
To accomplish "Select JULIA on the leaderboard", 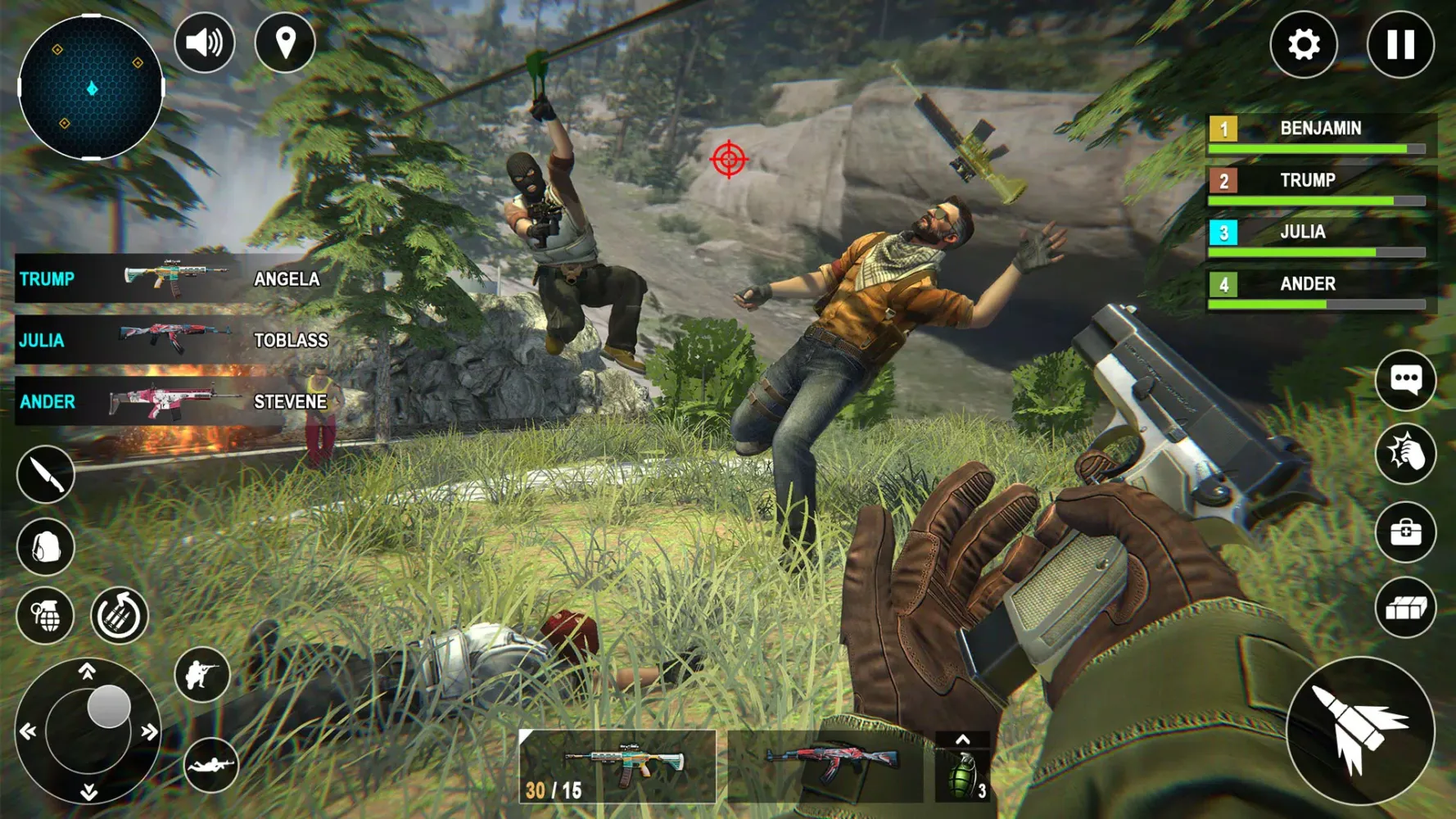I will [1302, 232].
